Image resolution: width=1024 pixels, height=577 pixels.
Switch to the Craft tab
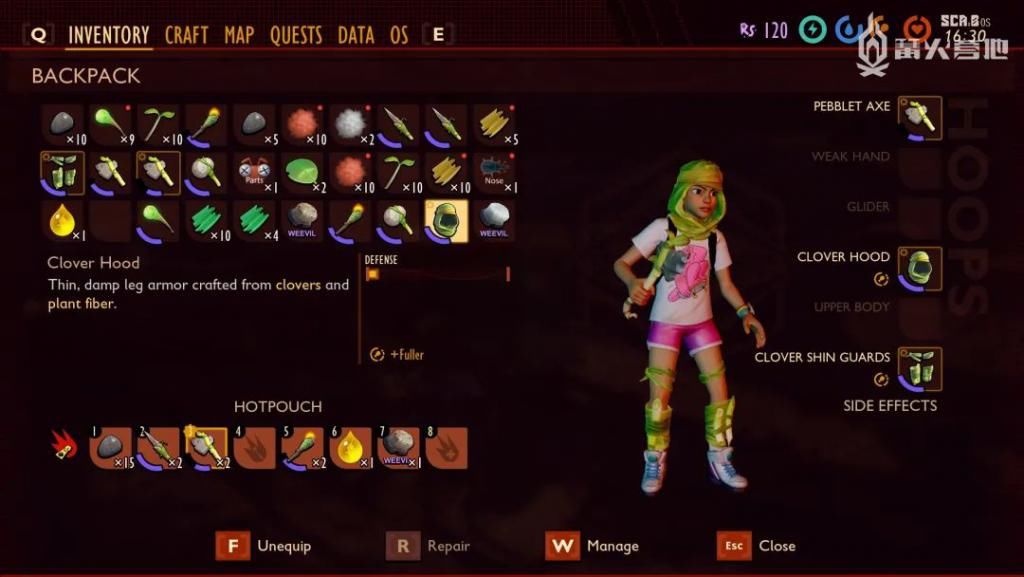point(186,35)
